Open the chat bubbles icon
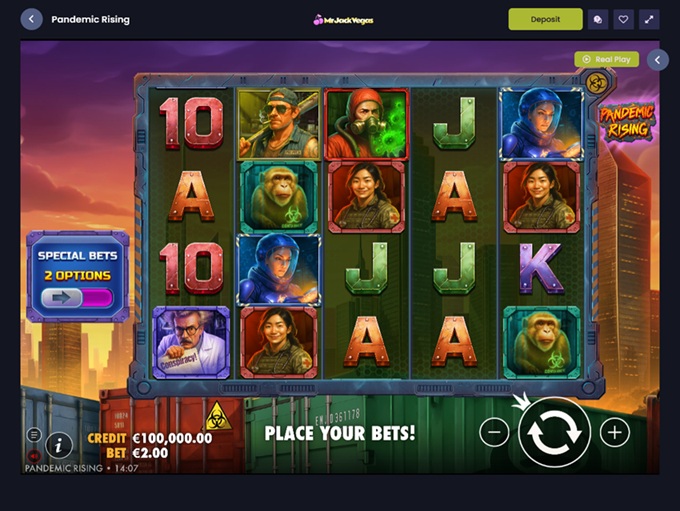The height and width of the screenshot is (511, 680). pos(597,19)
